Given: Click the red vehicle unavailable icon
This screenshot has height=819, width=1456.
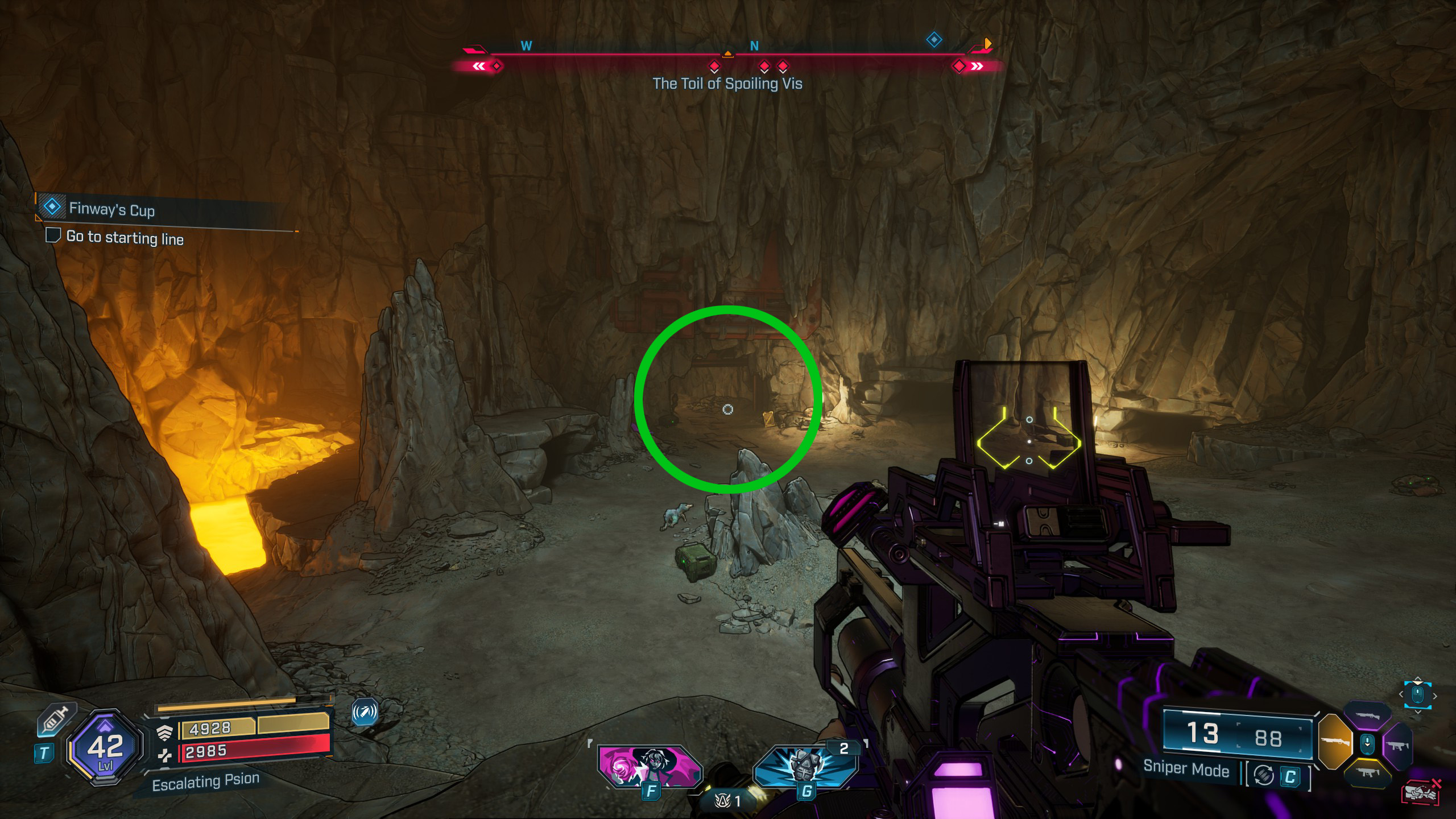Looking at the screenshot, I should click(x=1420, y=792).
